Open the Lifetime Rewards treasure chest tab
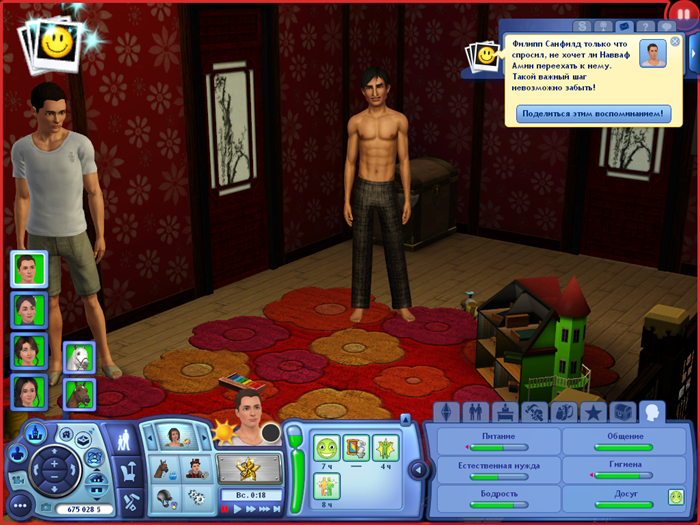Viewport: 700px width, 525px height. click(x=623, y=411)
